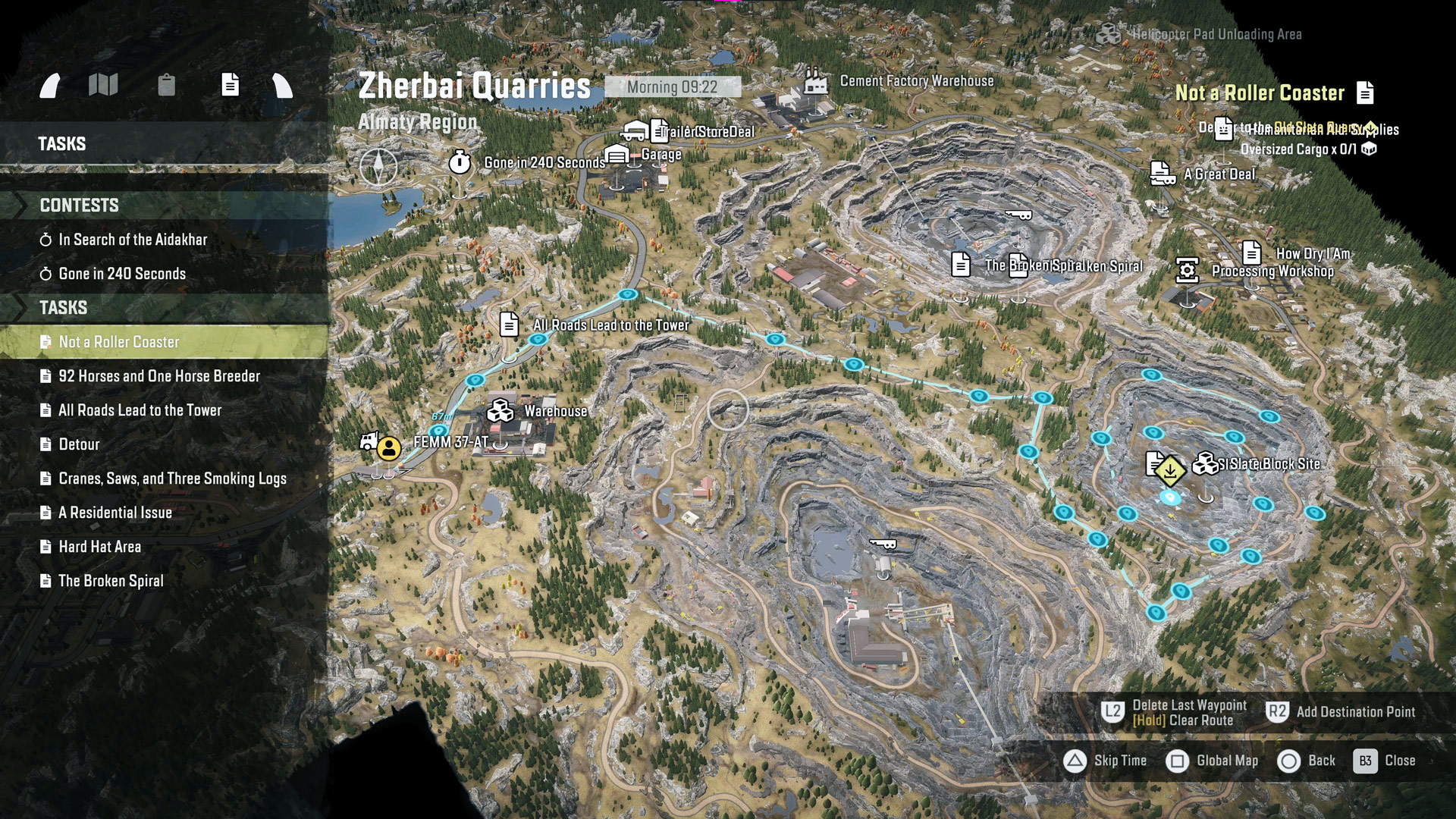Image resolution: width=1456 pixels, height=819 pixels.
Task: Open the 92 Horses and One Horse Breeder task
Action: [x=159, y=376]
